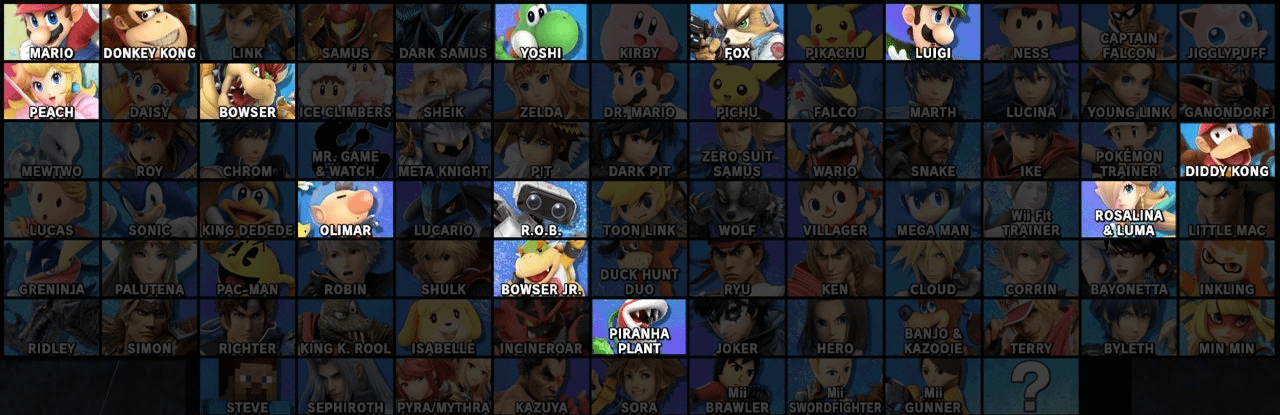Choose the dimmed Jigglypuff tile
Screen dimensions: 1280x415
1228,31
